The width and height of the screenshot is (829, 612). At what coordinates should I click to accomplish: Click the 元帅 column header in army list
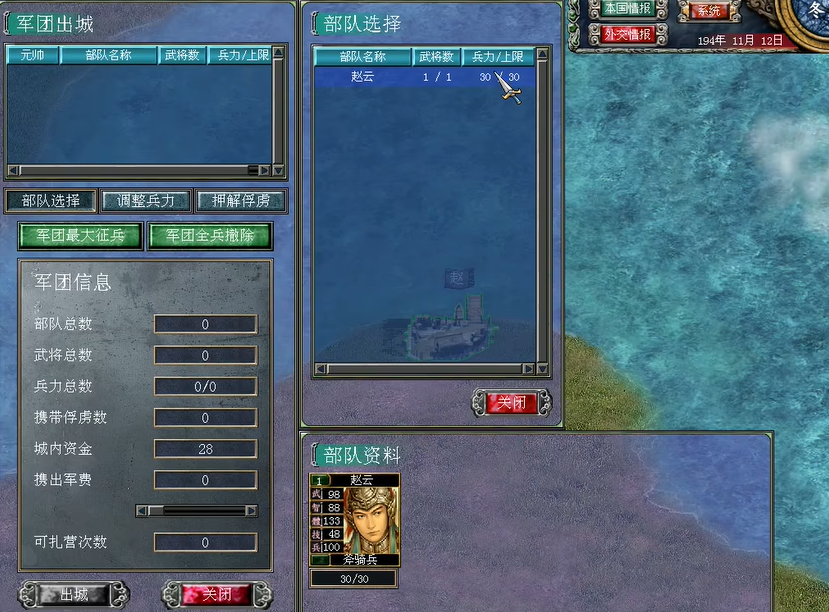click(x=33, y=56)
